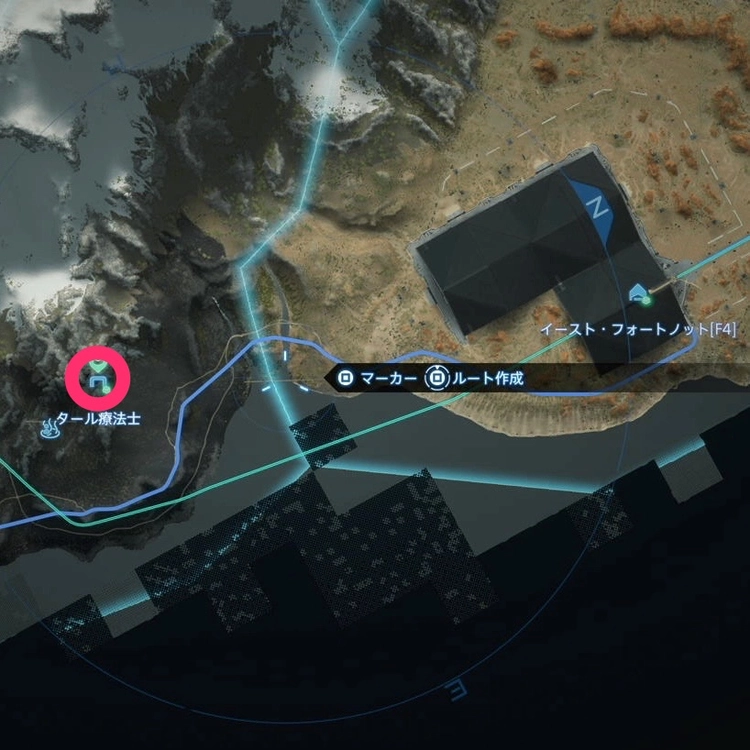Click the blue N compass indicator
Image resolution: width=750 pixels, height=750 pixels.
(x=598, y=208)
